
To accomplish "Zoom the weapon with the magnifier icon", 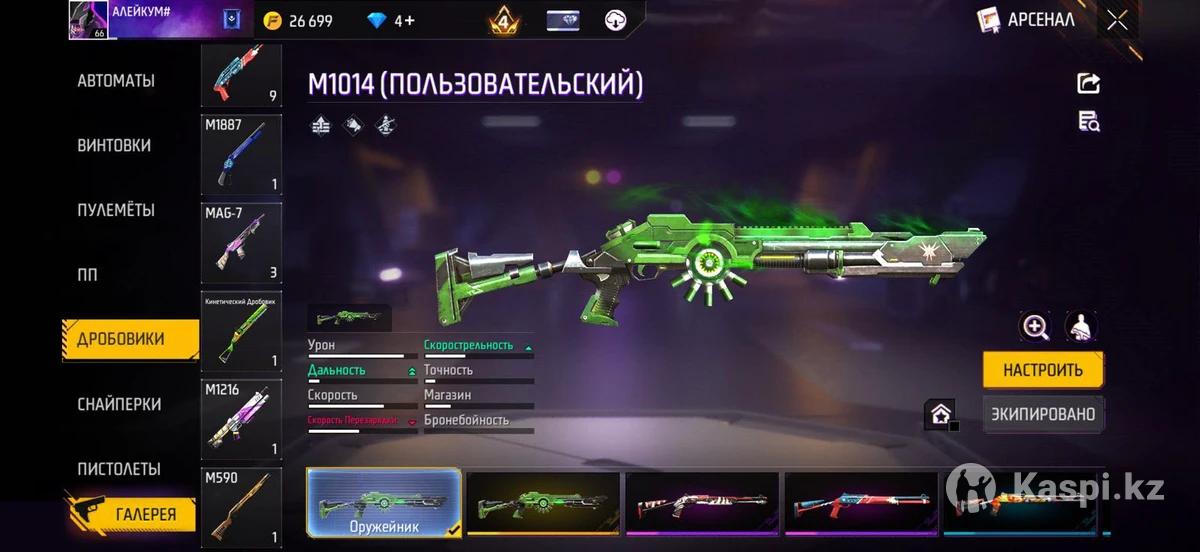I will click(x=1034, y=326).
